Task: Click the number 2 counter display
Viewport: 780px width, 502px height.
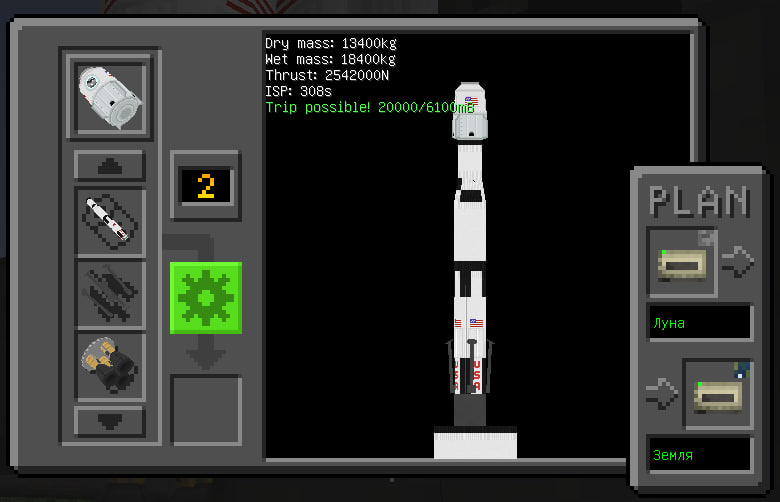Action: click(205, 186)
